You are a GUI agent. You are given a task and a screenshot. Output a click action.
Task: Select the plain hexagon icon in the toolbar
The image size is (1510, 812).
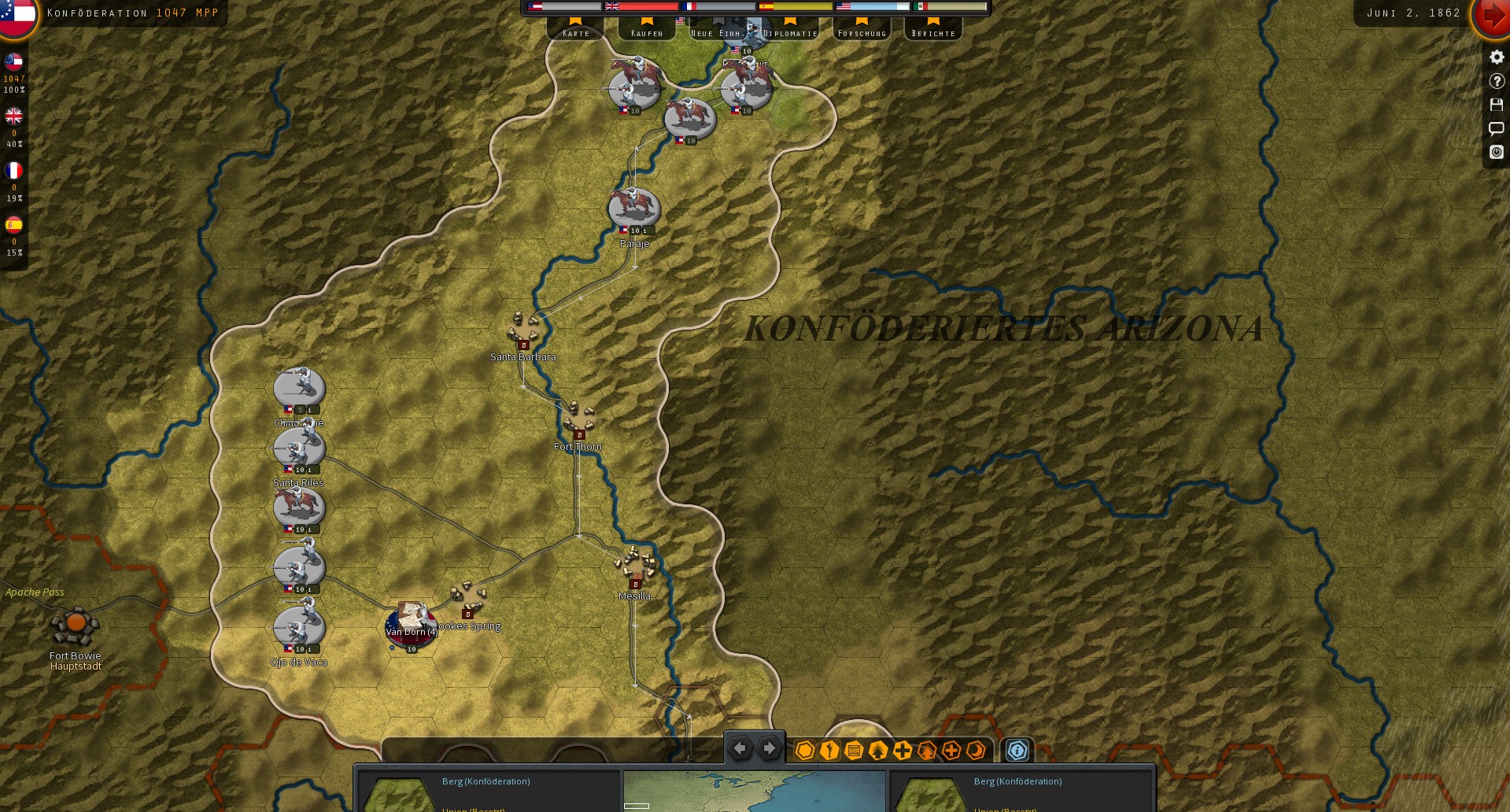pyautogui.click(x=804, y=750)
